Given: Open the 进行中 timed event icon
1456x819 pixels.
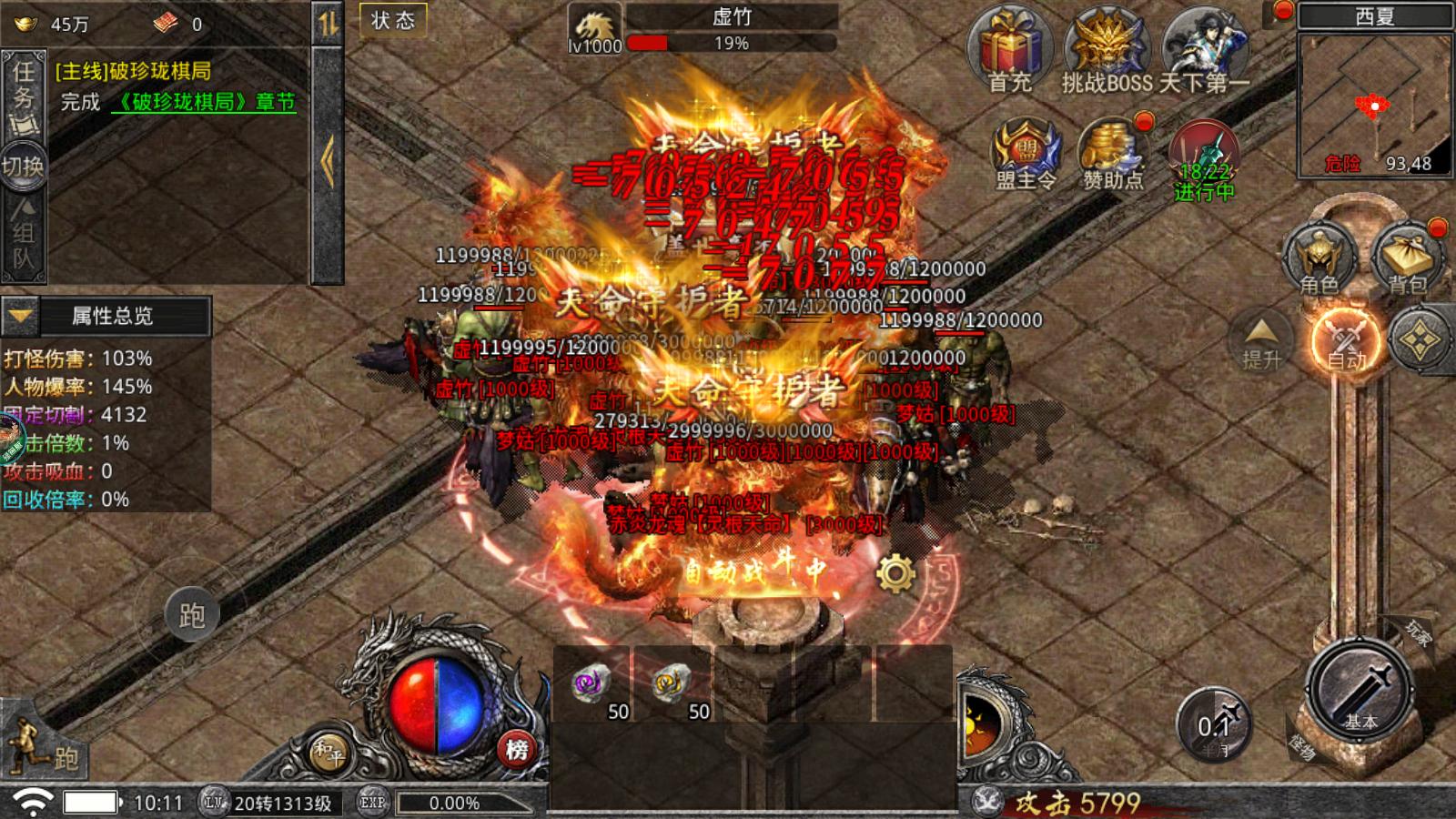Looking at the screenshot, I should (x=1204, y=159).
